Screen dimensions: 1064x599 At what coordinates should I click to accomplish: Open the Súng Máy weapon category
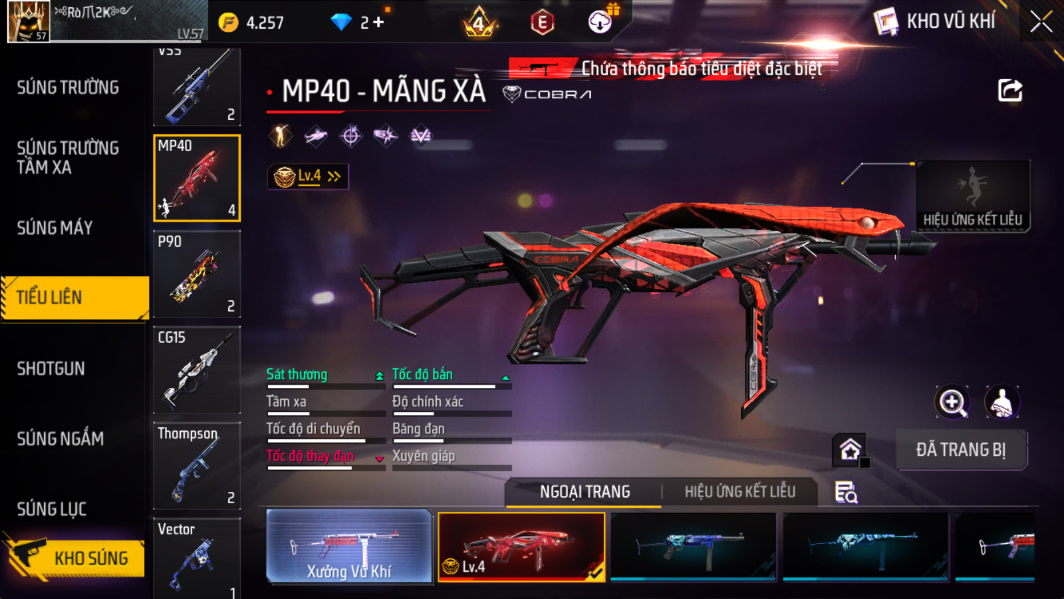[55, 228]
